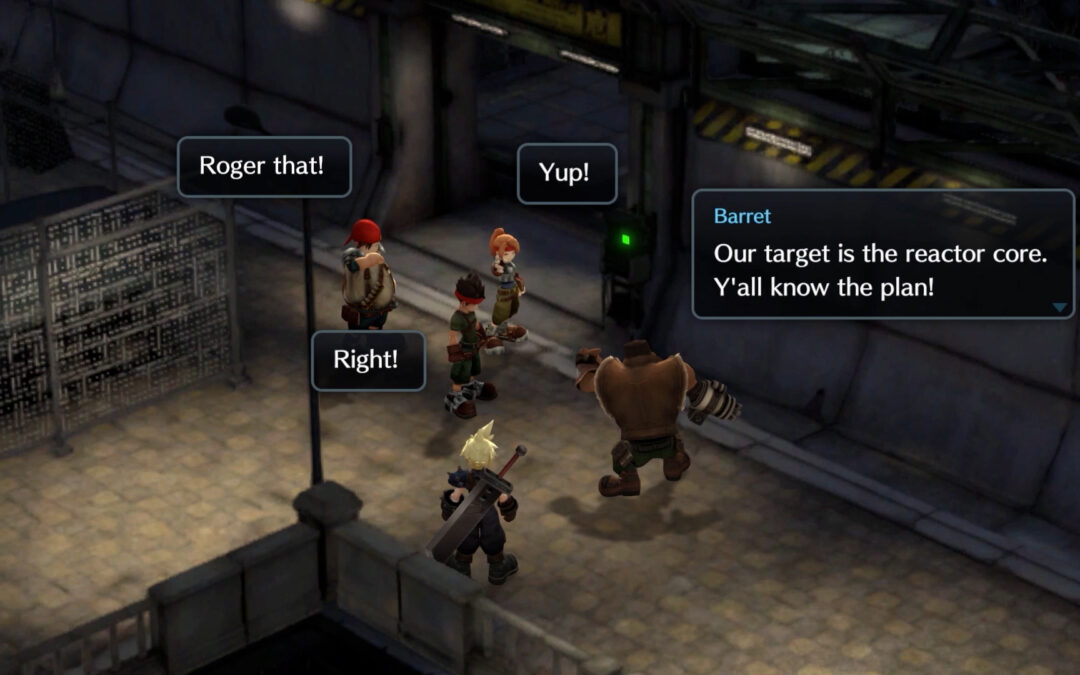Advance the dialogue with the blue continue arrow

tap(1059, 307)
